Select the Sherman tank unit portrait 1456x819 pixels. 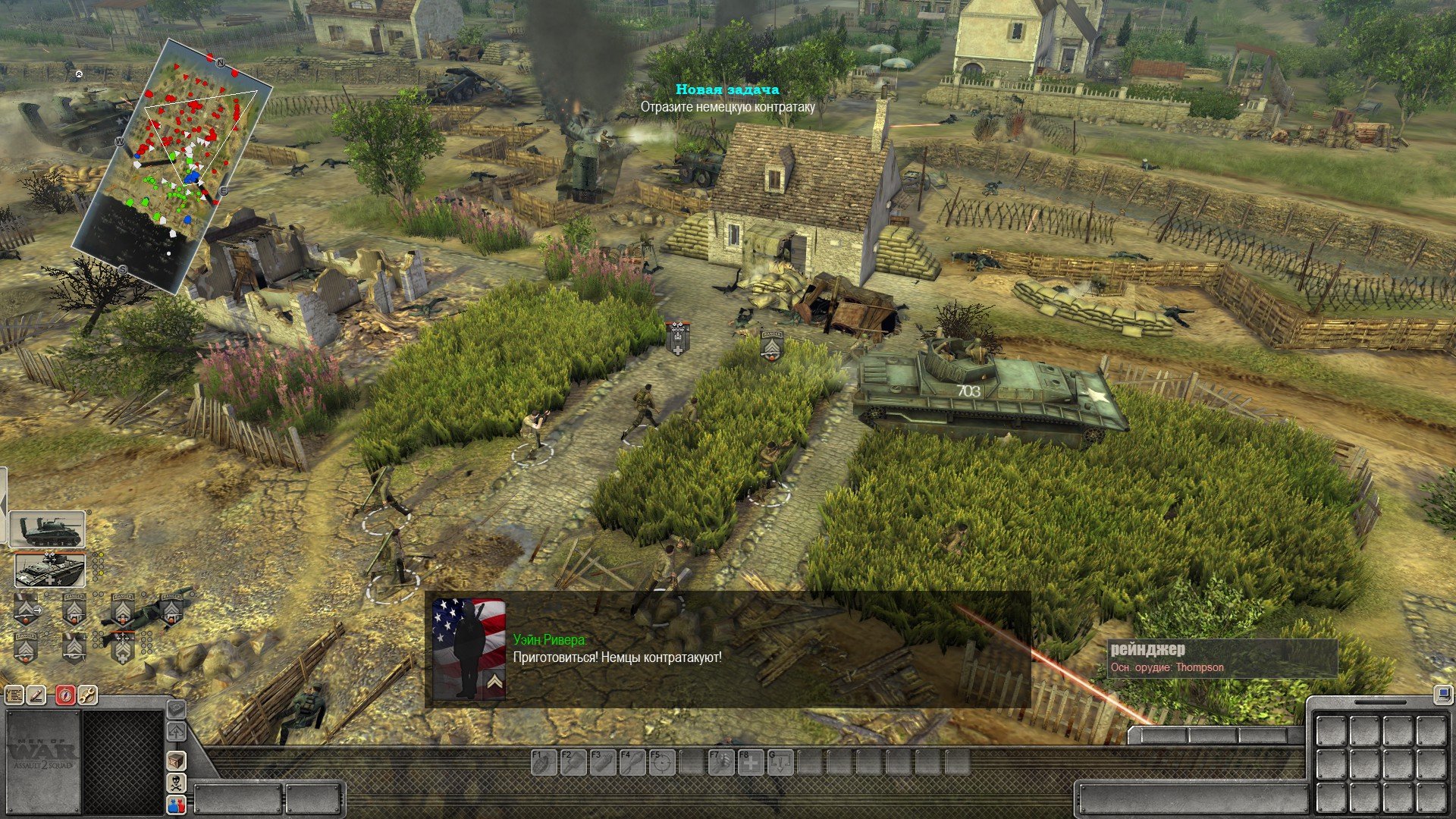47,529
